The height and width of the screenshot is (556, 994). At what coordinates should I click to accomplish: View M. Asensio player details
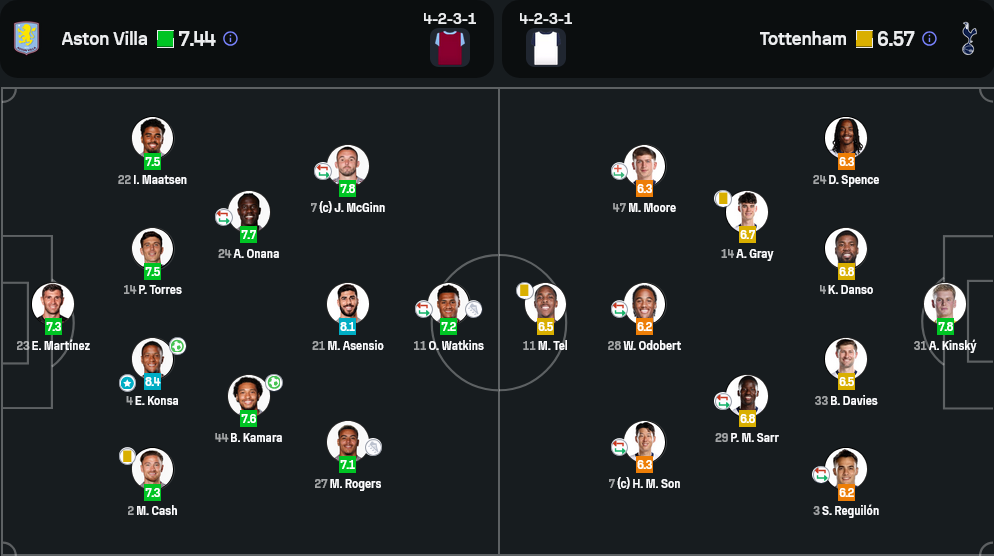(x=347, y=304)
